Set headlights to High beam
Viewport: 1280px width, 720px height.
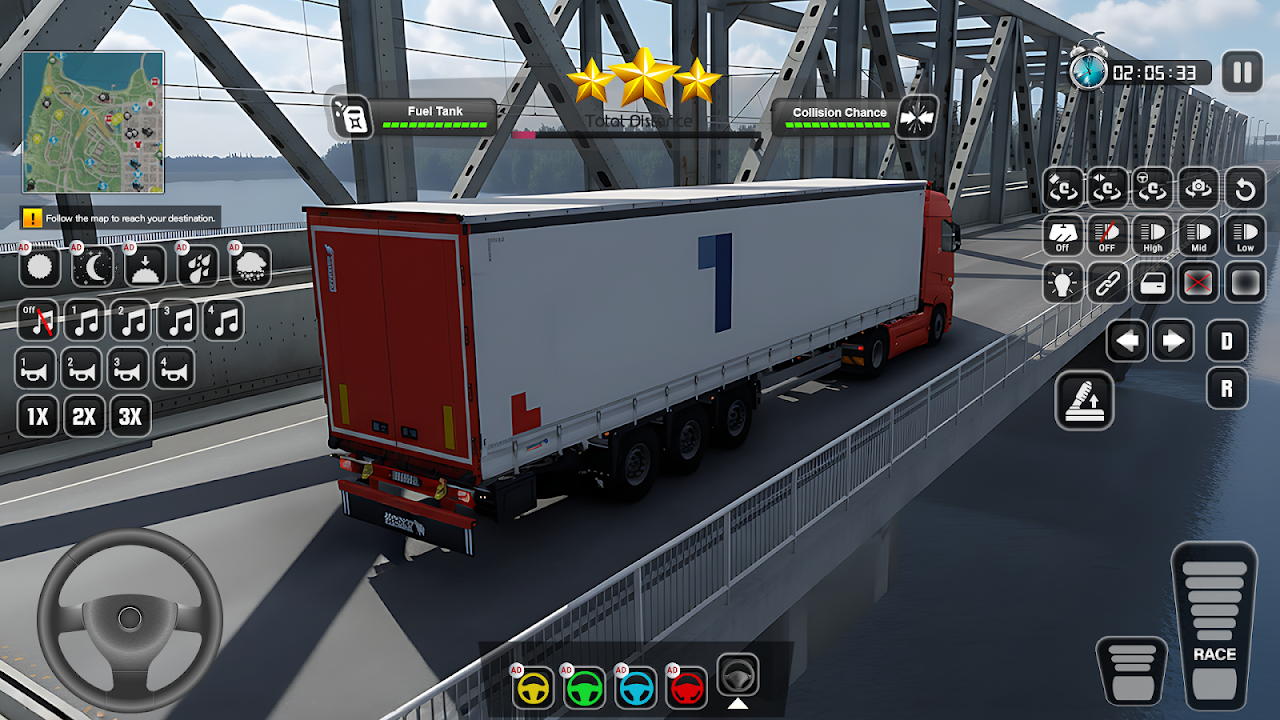click(1153, 235)
